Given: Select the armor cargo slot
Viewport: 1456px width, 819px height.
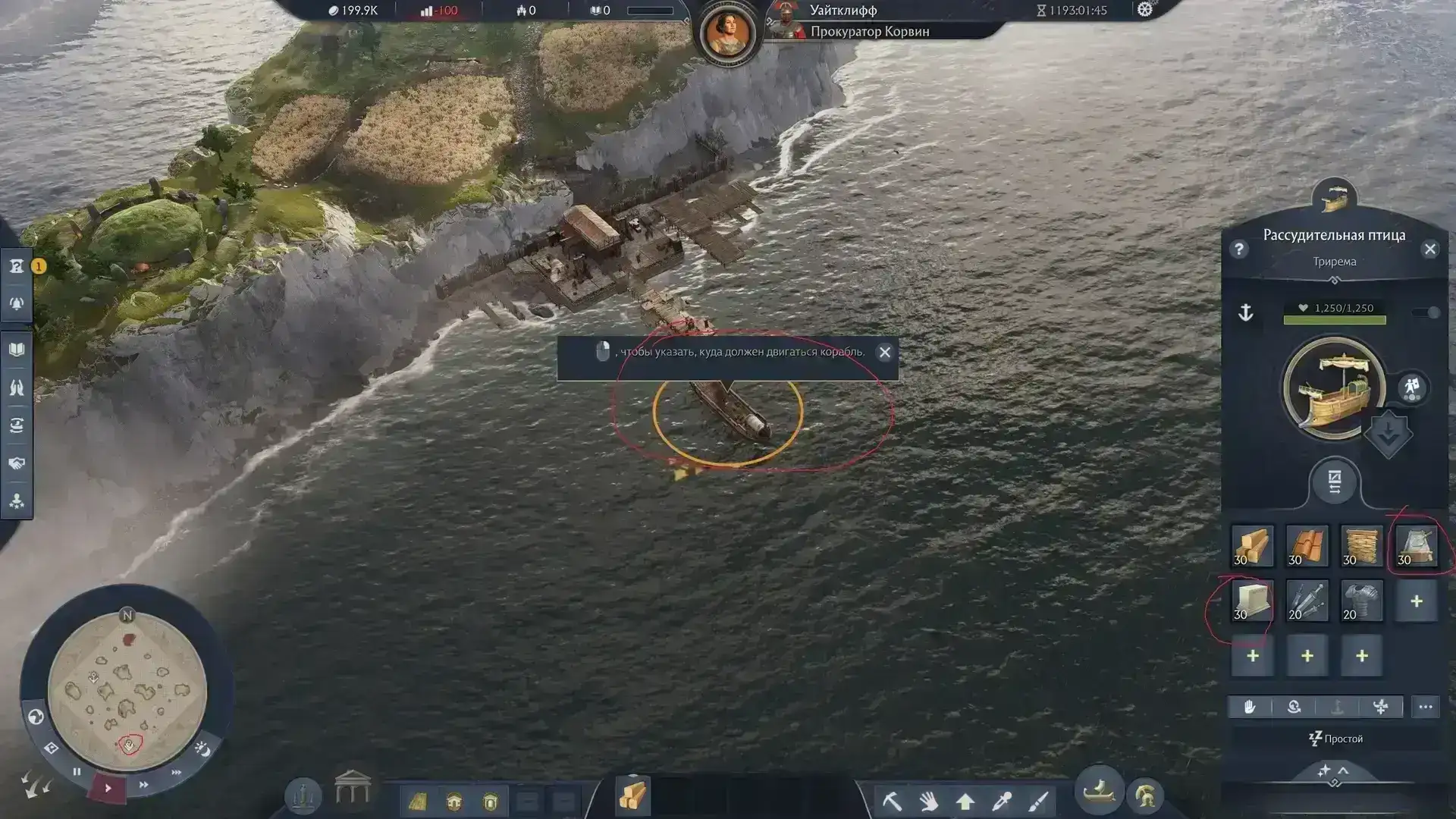Looking at the screenshot, I should [x=1361, y=601].
